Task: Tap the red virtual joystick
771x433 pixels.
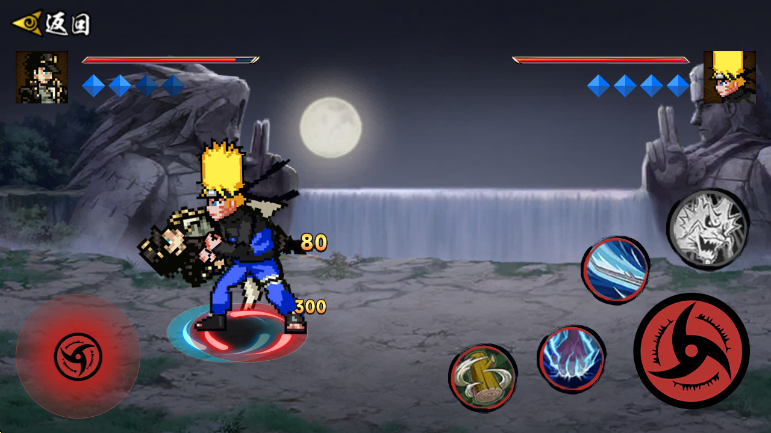Action: [77, 356]
